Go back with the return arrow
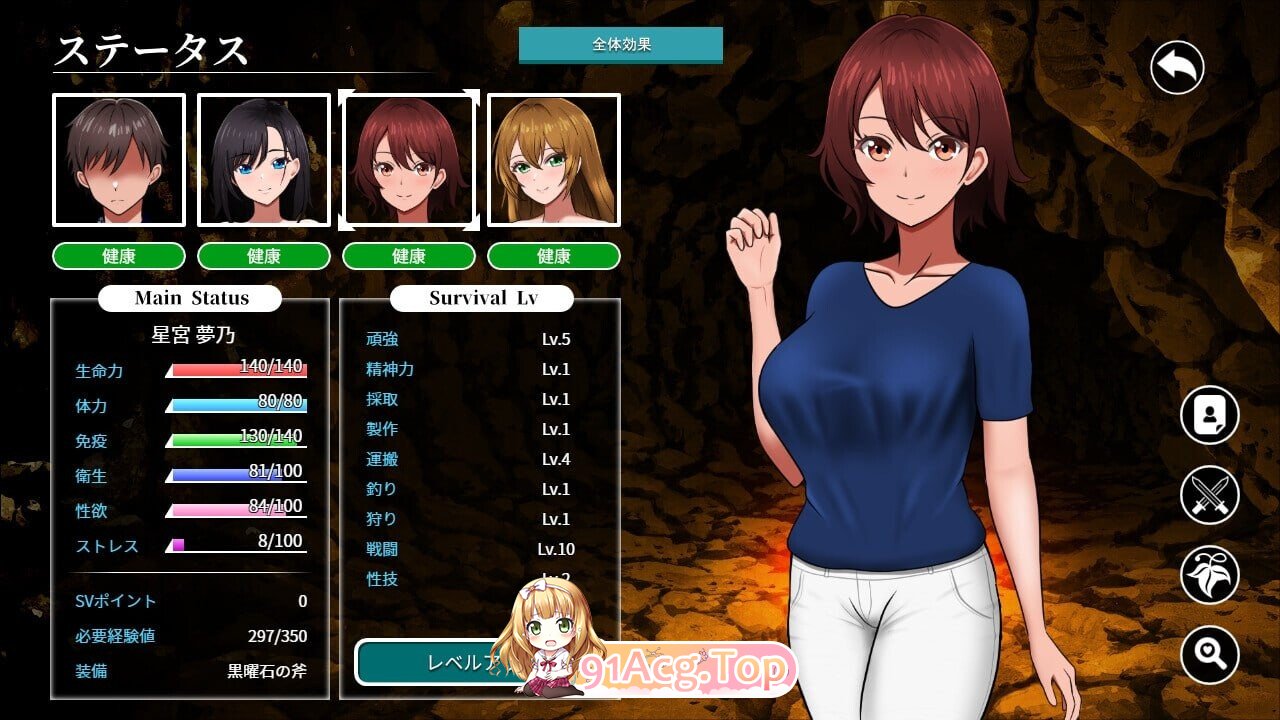The height and width of the screenshot is (720, 1280). (x=1177, y=68)
